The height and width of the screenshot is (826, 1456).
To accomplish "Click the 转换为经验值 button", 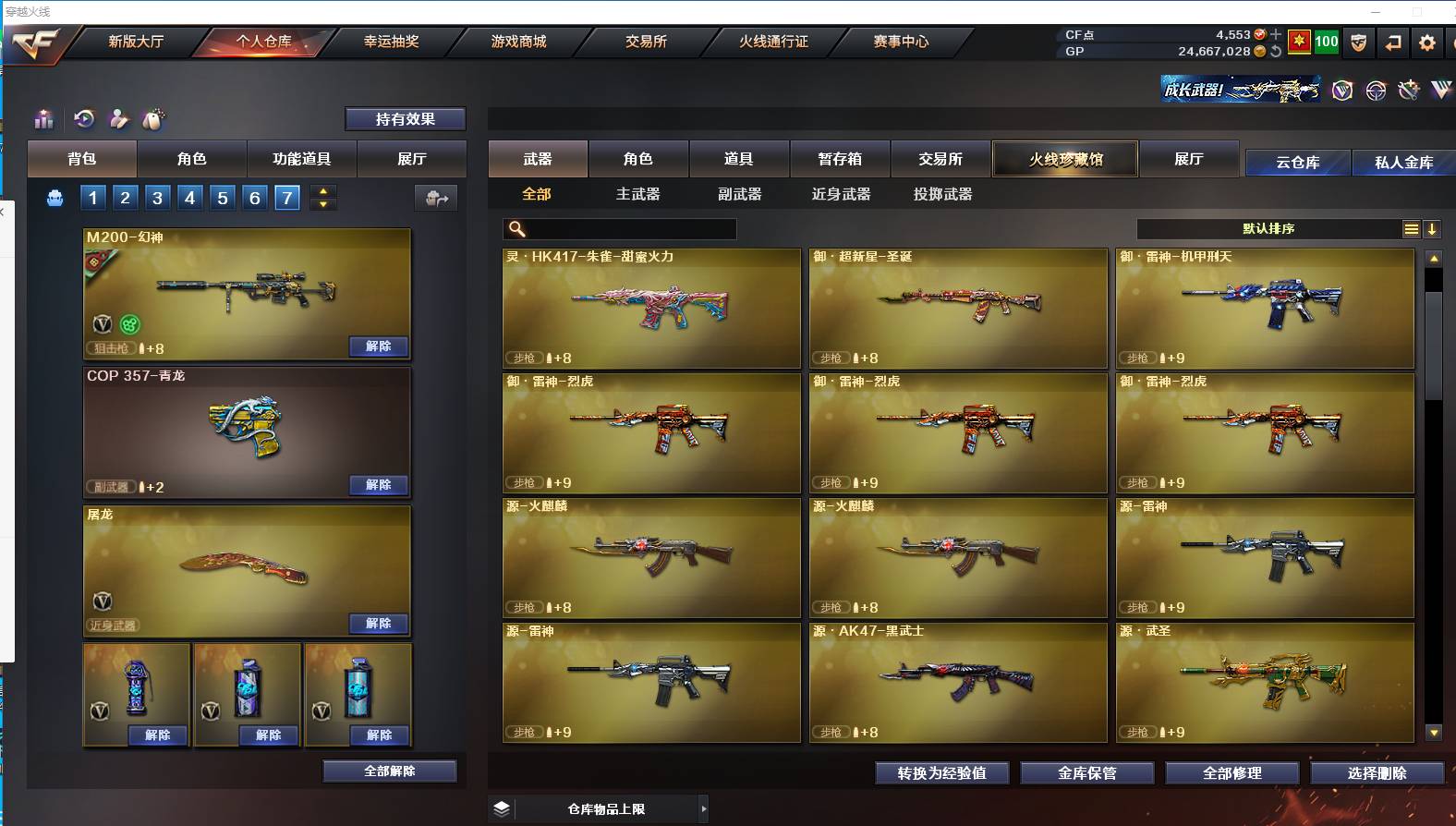I will tap(941, 773).
